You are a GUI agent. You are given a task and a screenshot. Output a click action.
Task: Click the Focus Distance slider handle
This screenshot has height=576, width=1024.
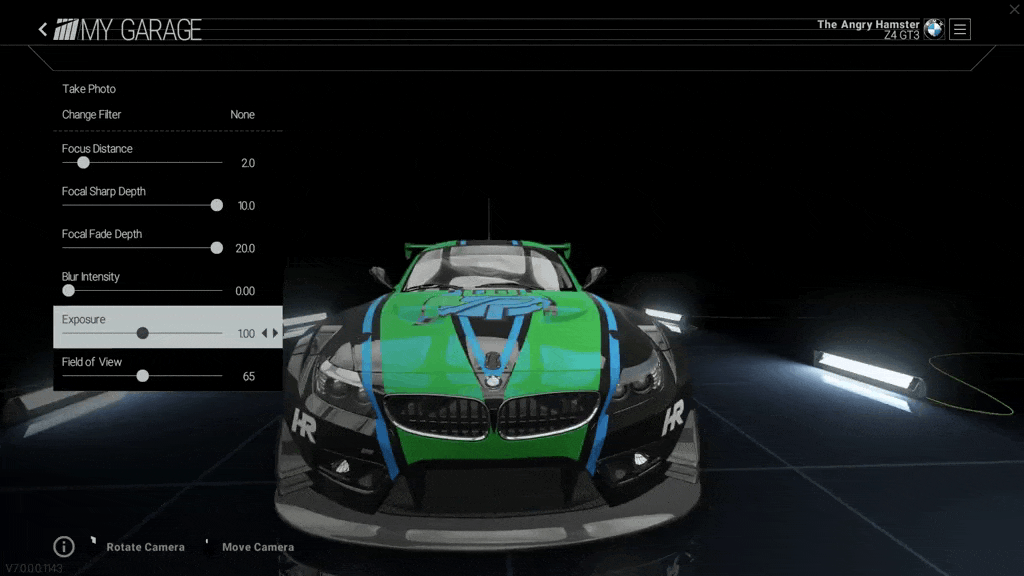click(83, 162)
